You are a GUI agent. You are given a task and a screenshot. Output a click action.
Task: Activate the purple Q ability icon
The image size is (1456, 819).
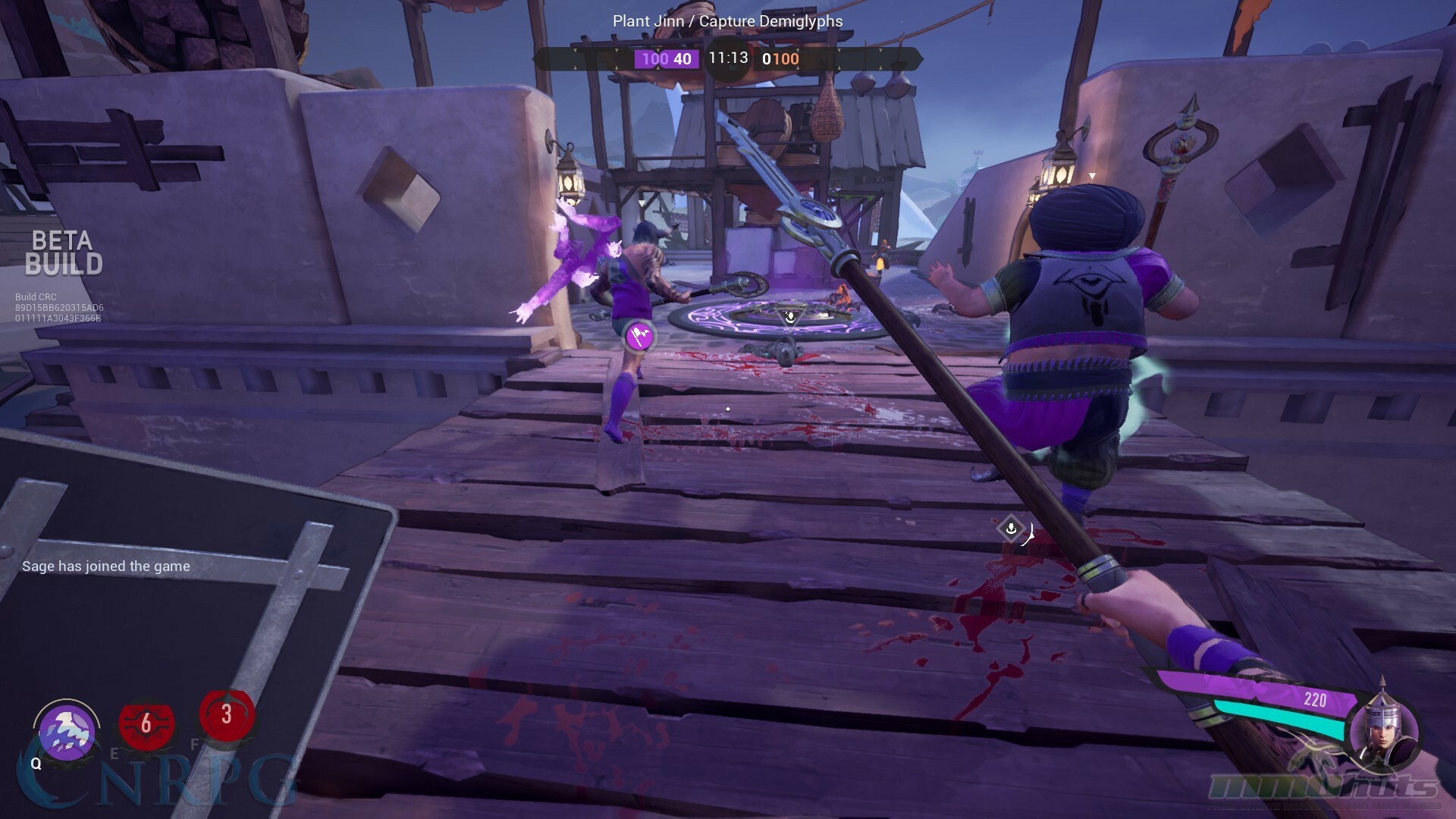click(x=67, y=732)
